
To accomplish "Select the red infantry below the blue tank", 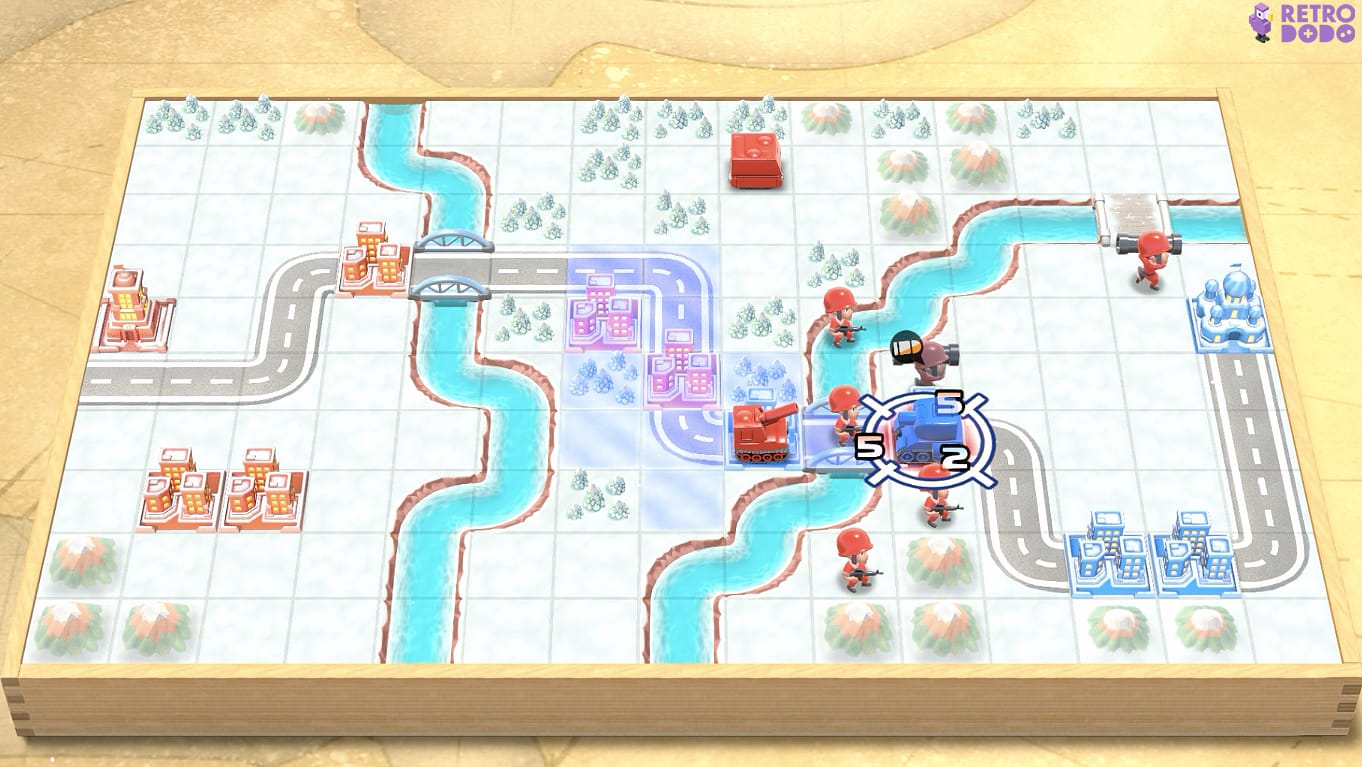I will tap(937, 505).
